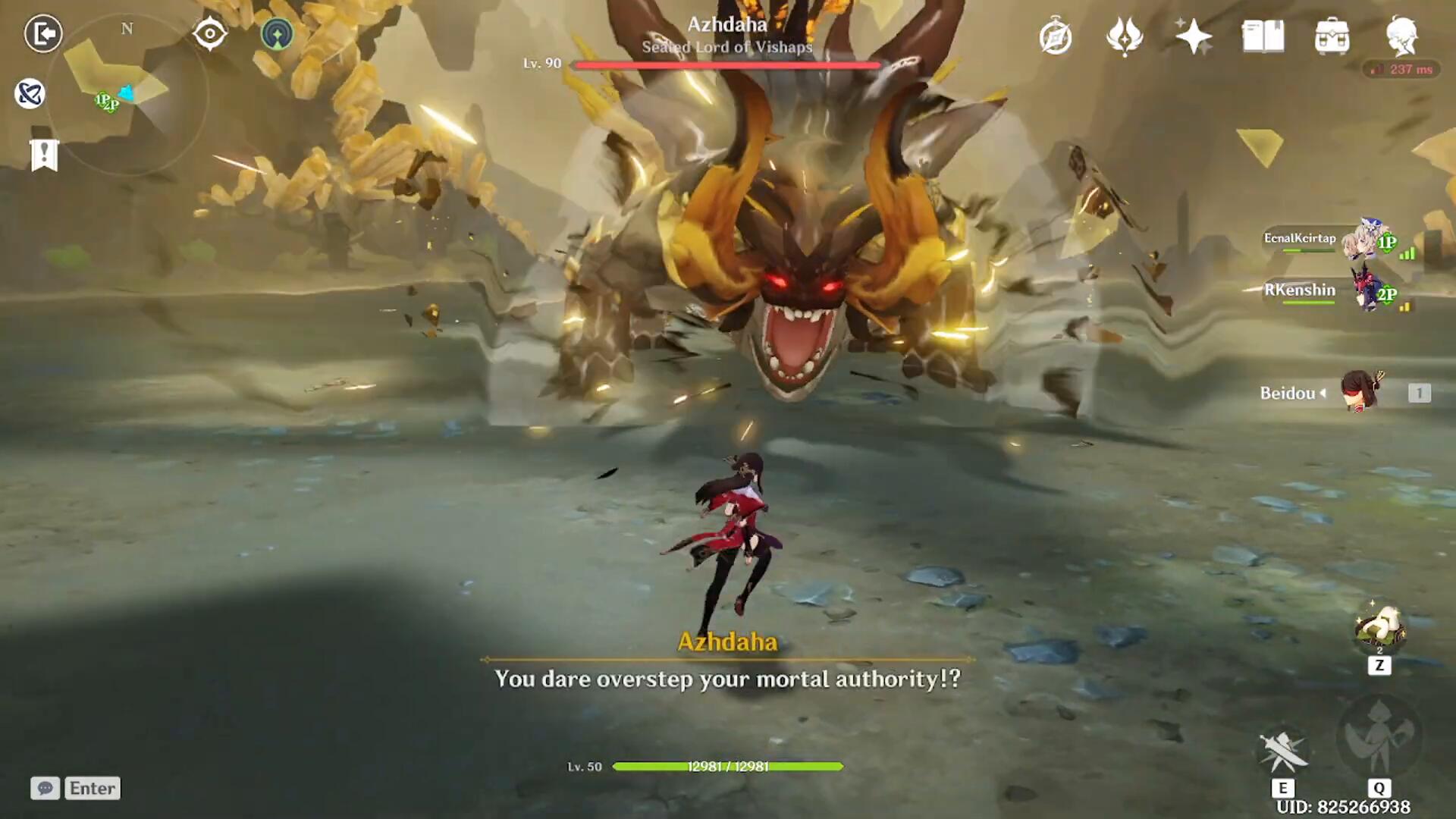The image size is (1456, 819).
Task: Open the Paimon menu icon
Action: [x=1401, y=36]
